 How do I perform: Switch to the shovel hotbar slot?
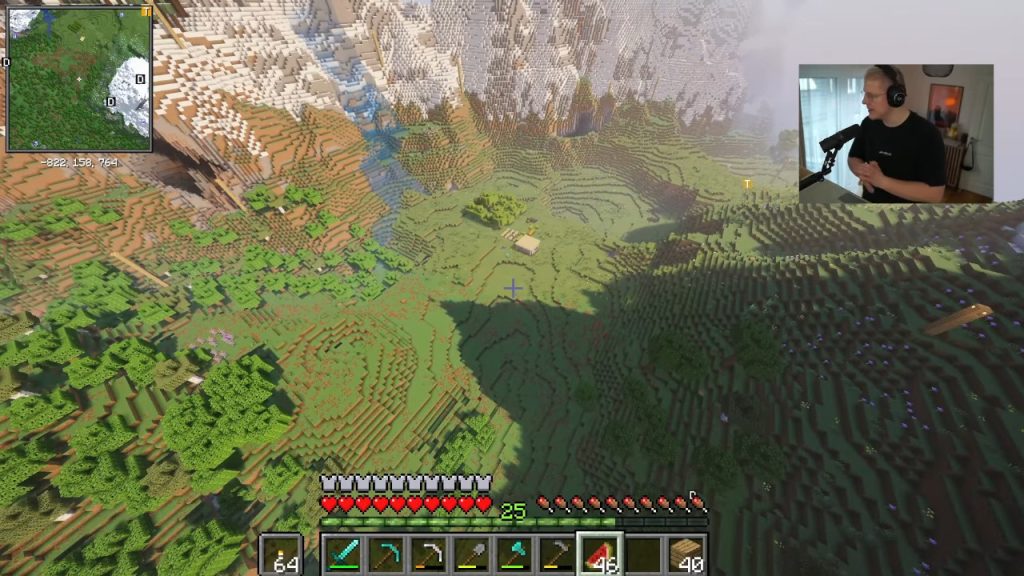click(x=471, y=553)
